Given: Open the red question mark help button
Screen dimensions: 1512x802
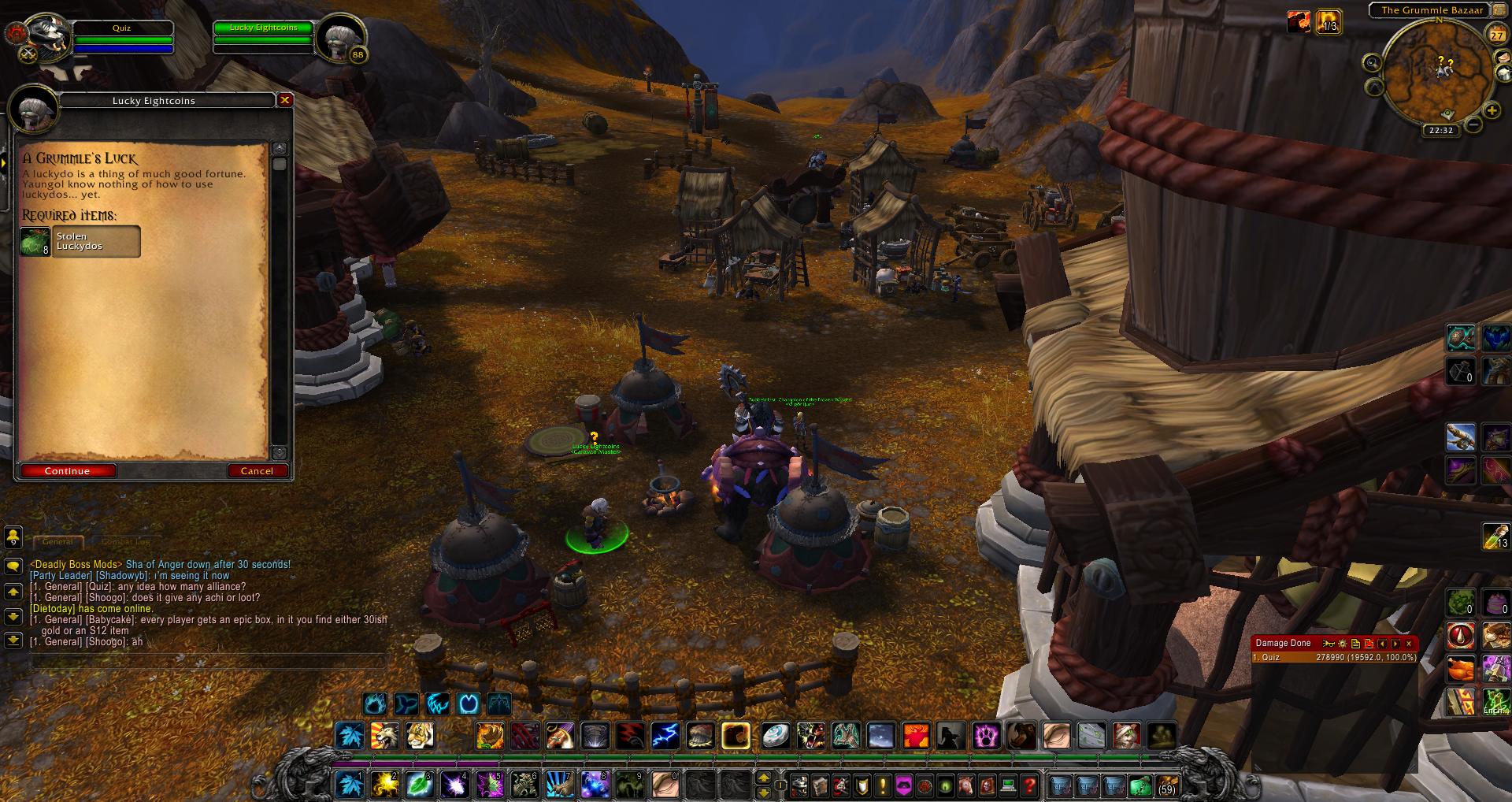Looking at the screenshot, I should (1029, 785).
